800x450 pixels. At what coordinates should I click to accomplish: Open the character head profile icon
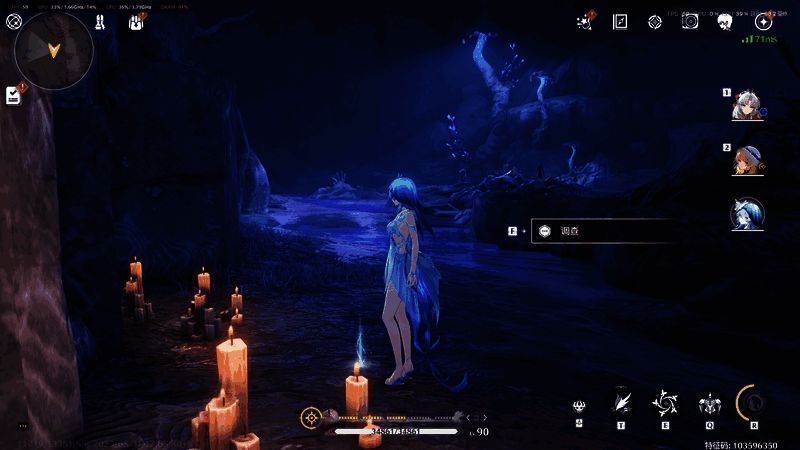tap(726, 21)
